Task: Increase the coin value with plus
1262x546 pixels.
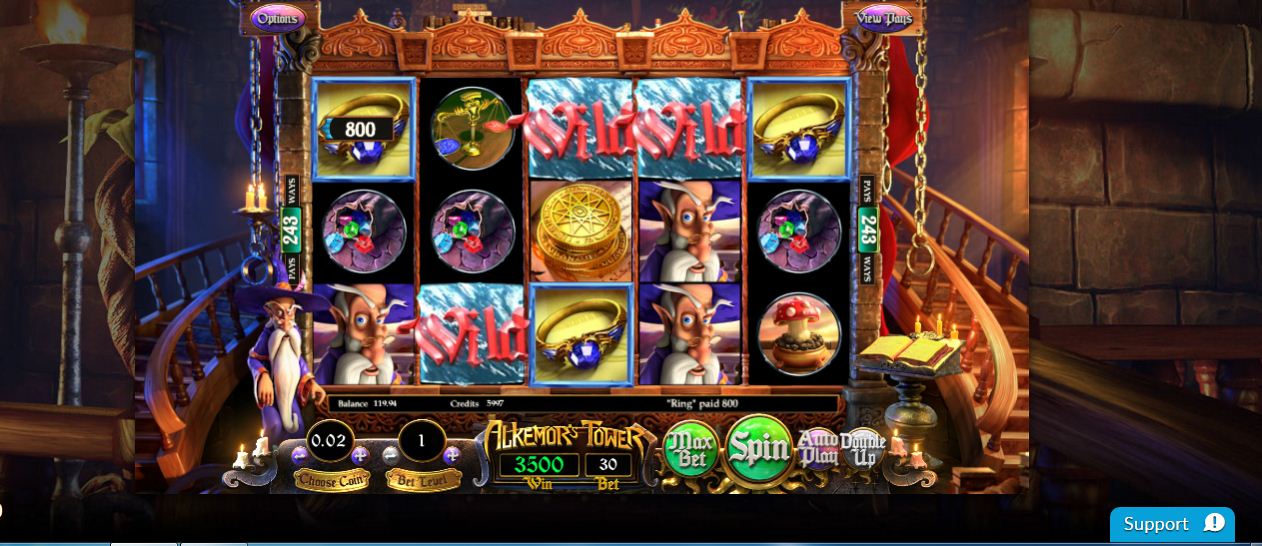Action: (361, 455)
